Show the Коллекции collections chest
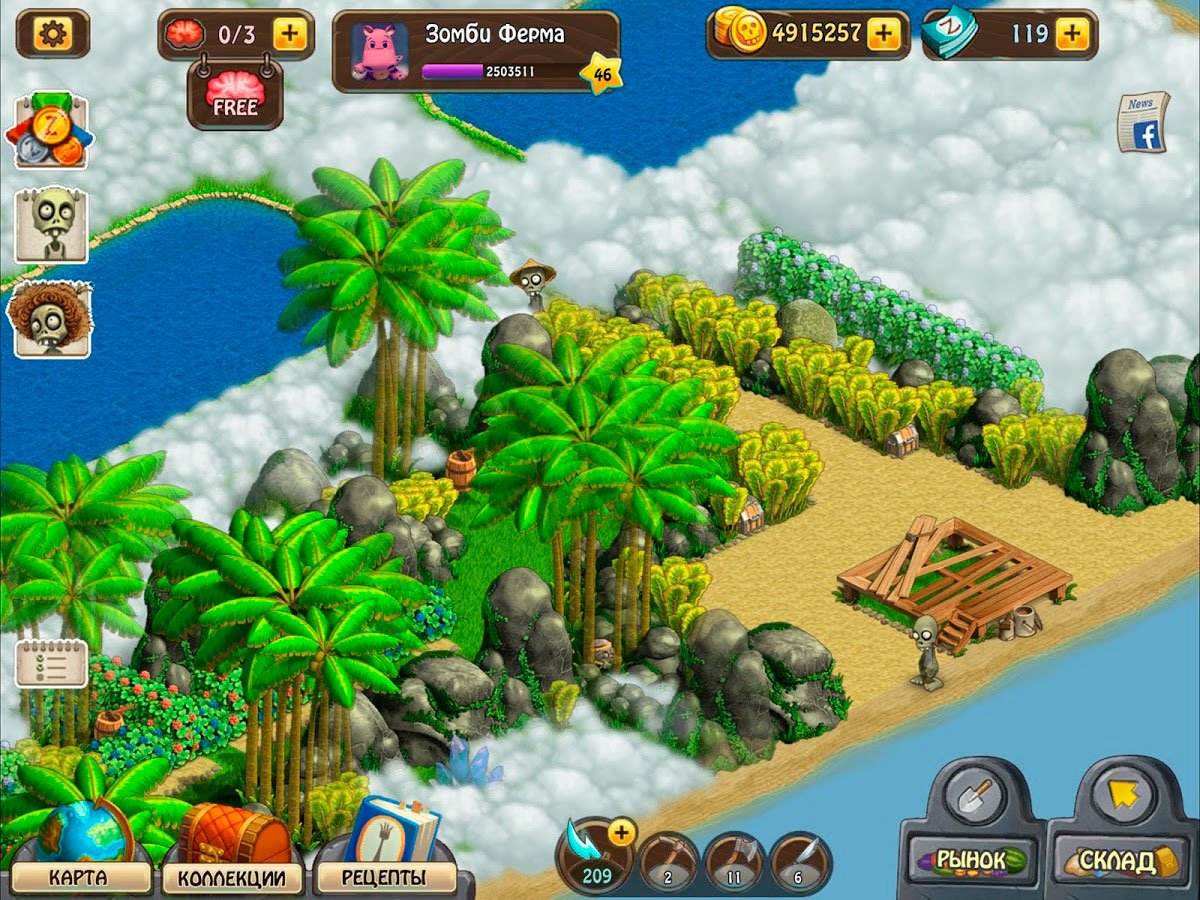The height and width of the screenshot is (900, 1200). pos(238,877)
